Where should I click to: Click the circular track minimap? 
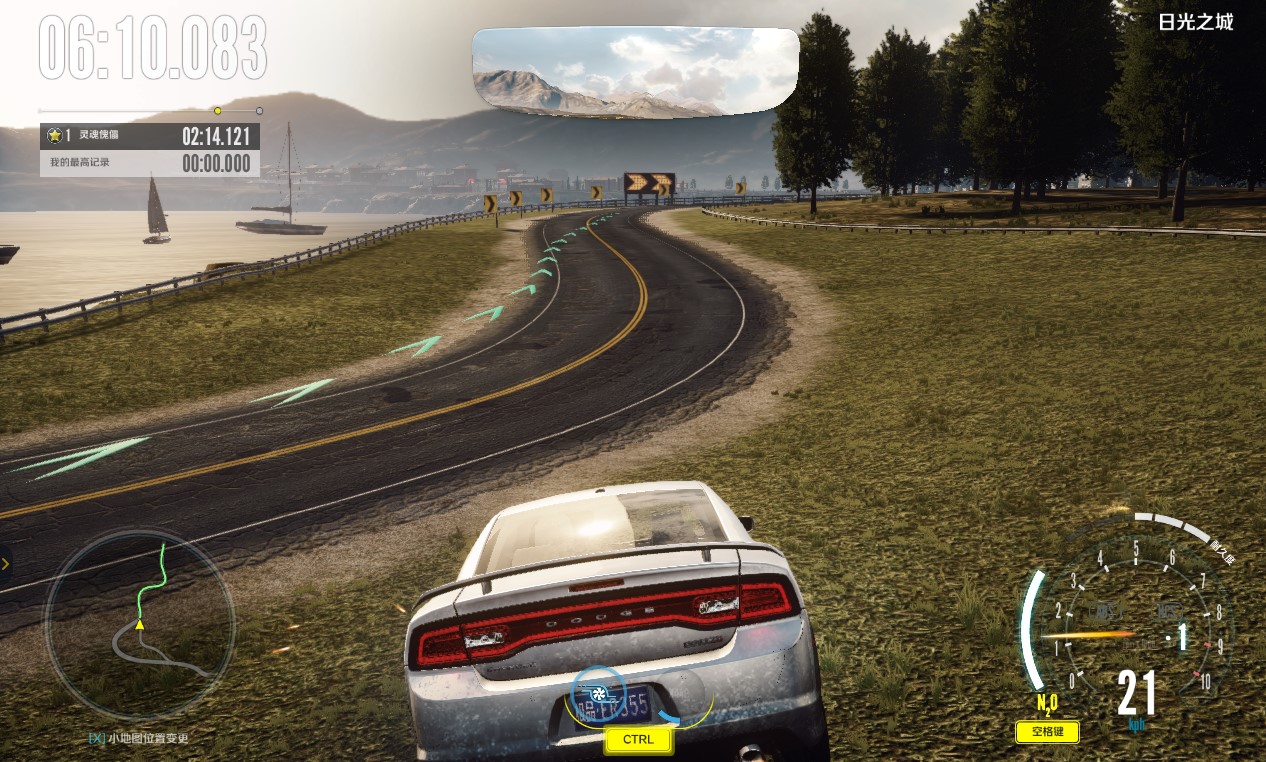140,626
